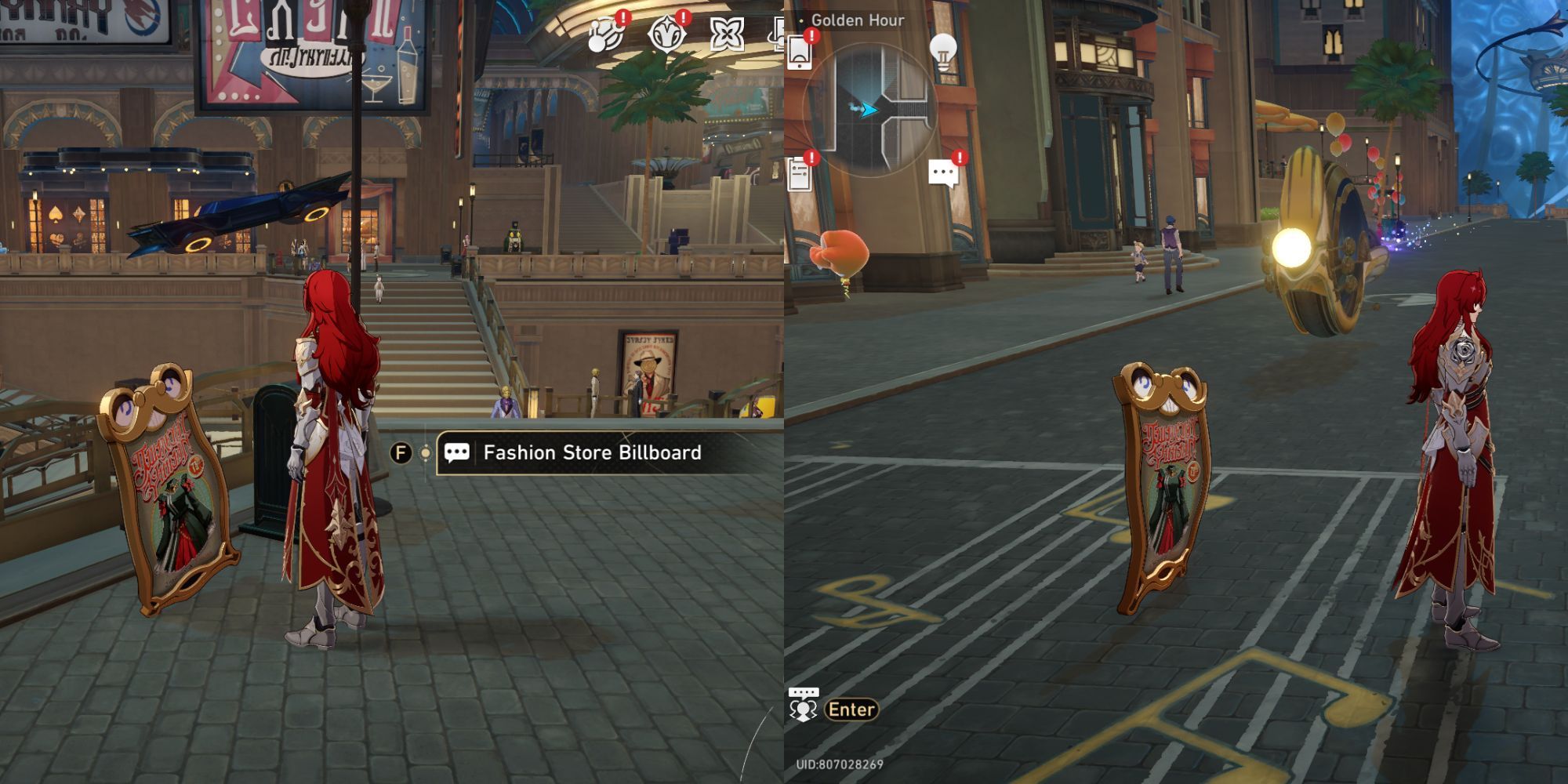Select the Golden Hour location label

tap(858, 20)
